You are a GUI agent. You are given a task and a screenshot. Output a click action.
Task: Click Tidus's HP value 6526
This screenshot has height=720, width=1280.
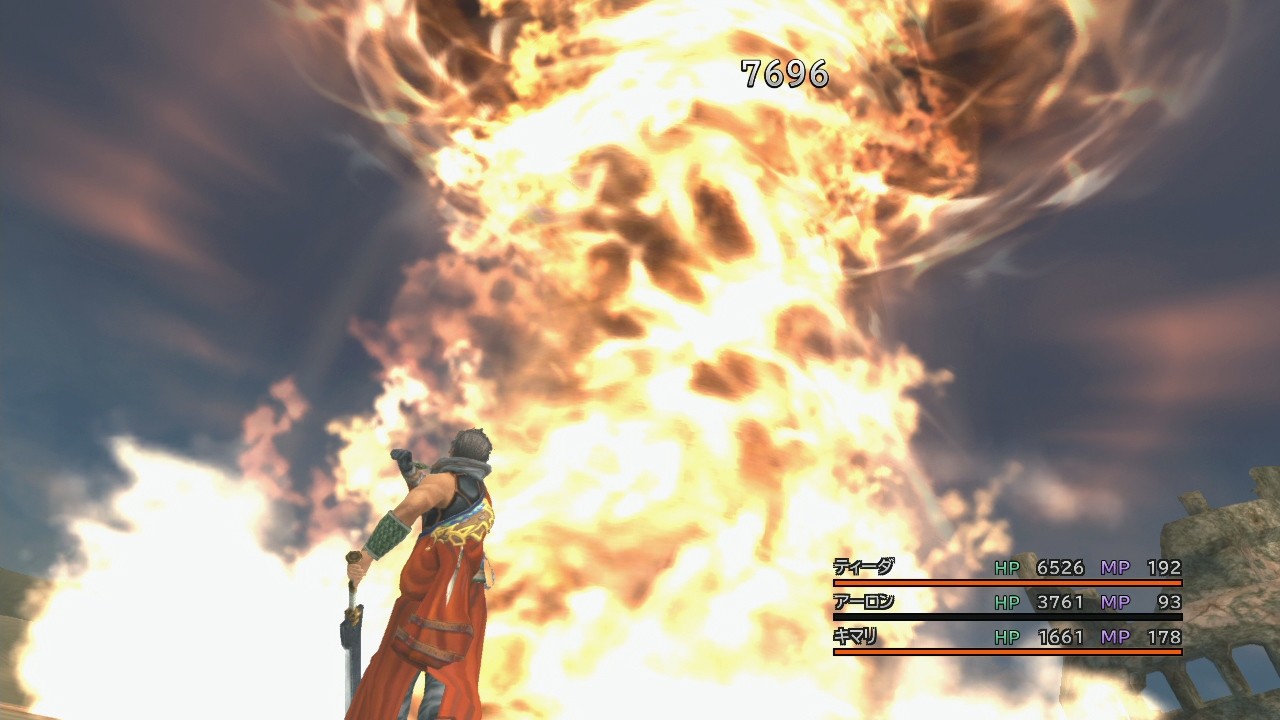1060,565
